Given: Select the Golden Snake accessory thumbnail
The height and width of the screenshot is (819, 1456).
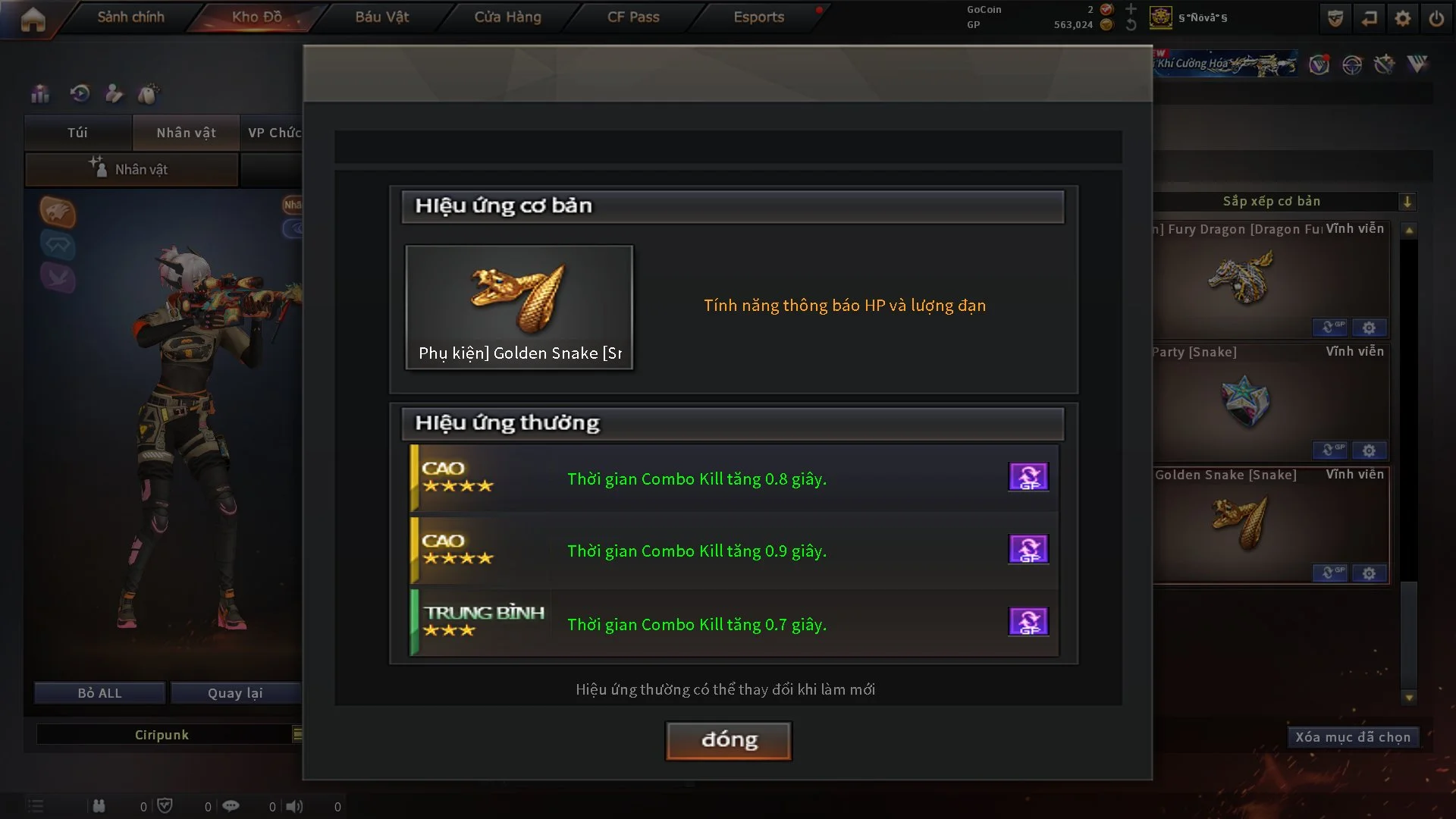Looking at the screenshot, I should (519, 306).
